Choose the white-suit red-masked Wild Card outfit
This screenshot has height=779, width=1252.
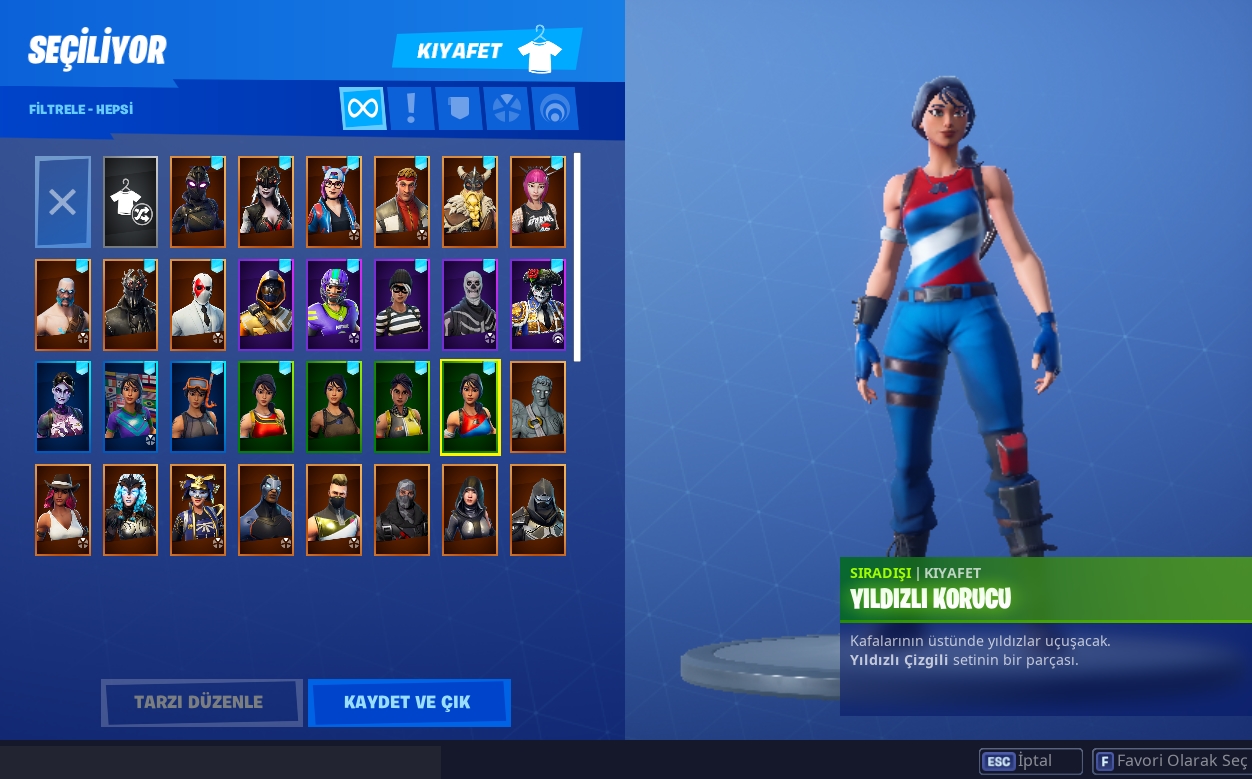point(198,305)
